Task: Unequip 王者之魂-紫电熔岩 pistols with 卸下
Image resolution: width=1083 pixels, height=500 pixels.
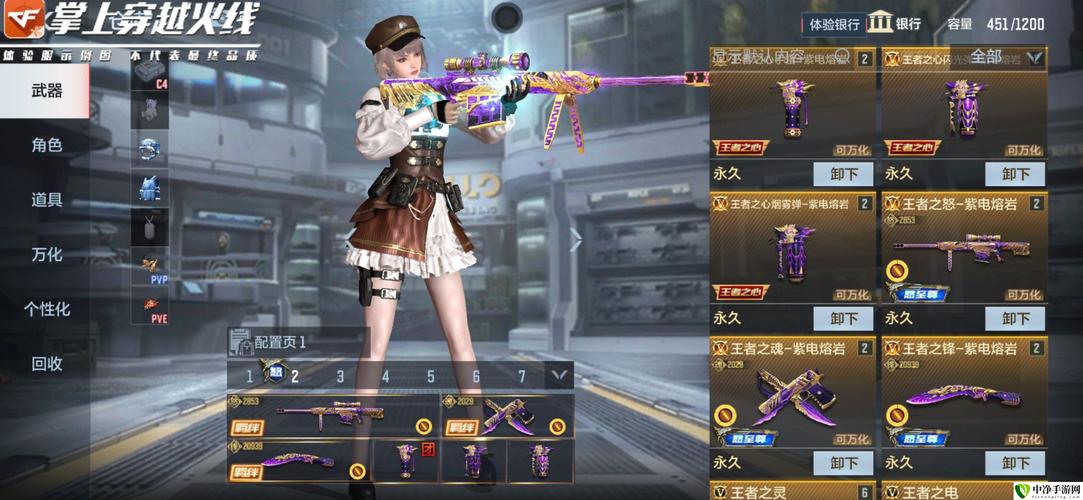Action: coord(843,463)
